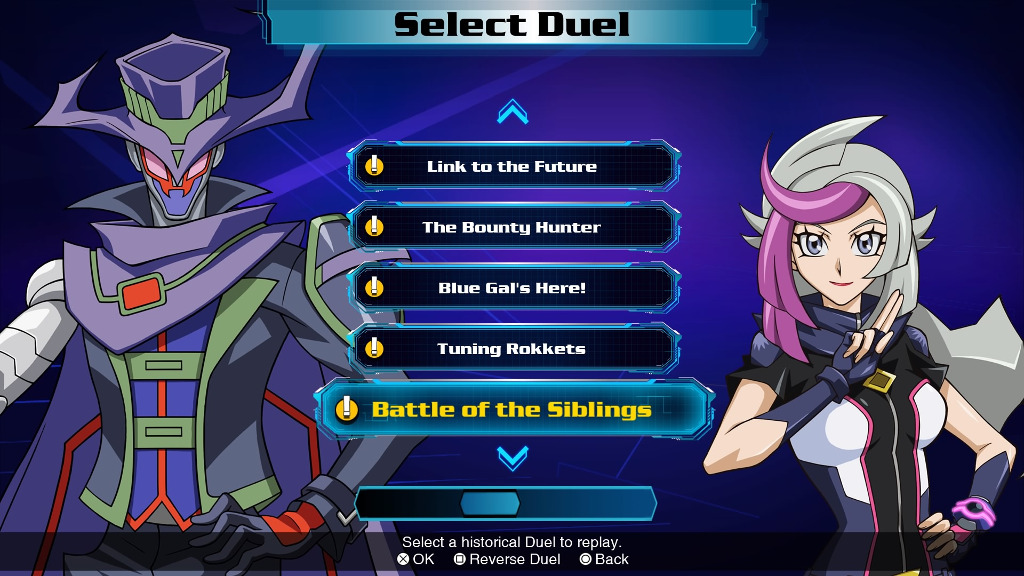This screenshot has height=576, width=1024.
Task: Select the Link to the Future duel
Action: (513, 166)
